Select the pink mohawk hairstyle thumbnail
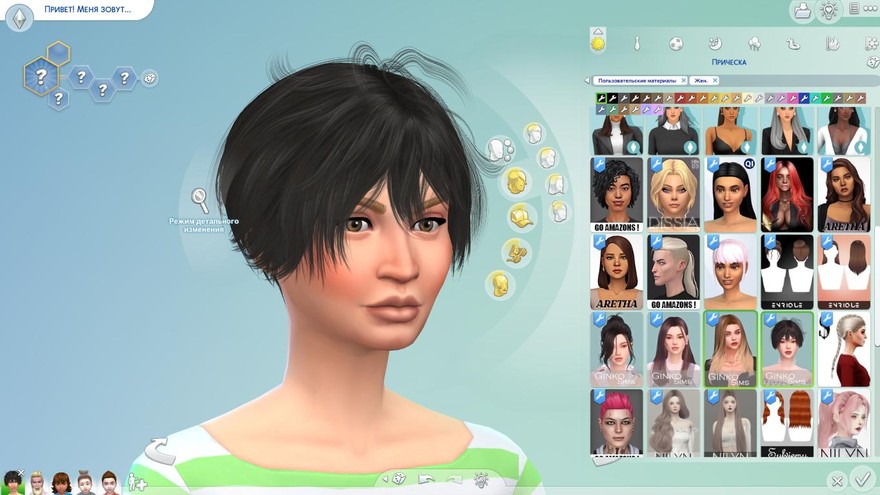The height and width of the screenshot is (495, 880). tap(616, 423)
